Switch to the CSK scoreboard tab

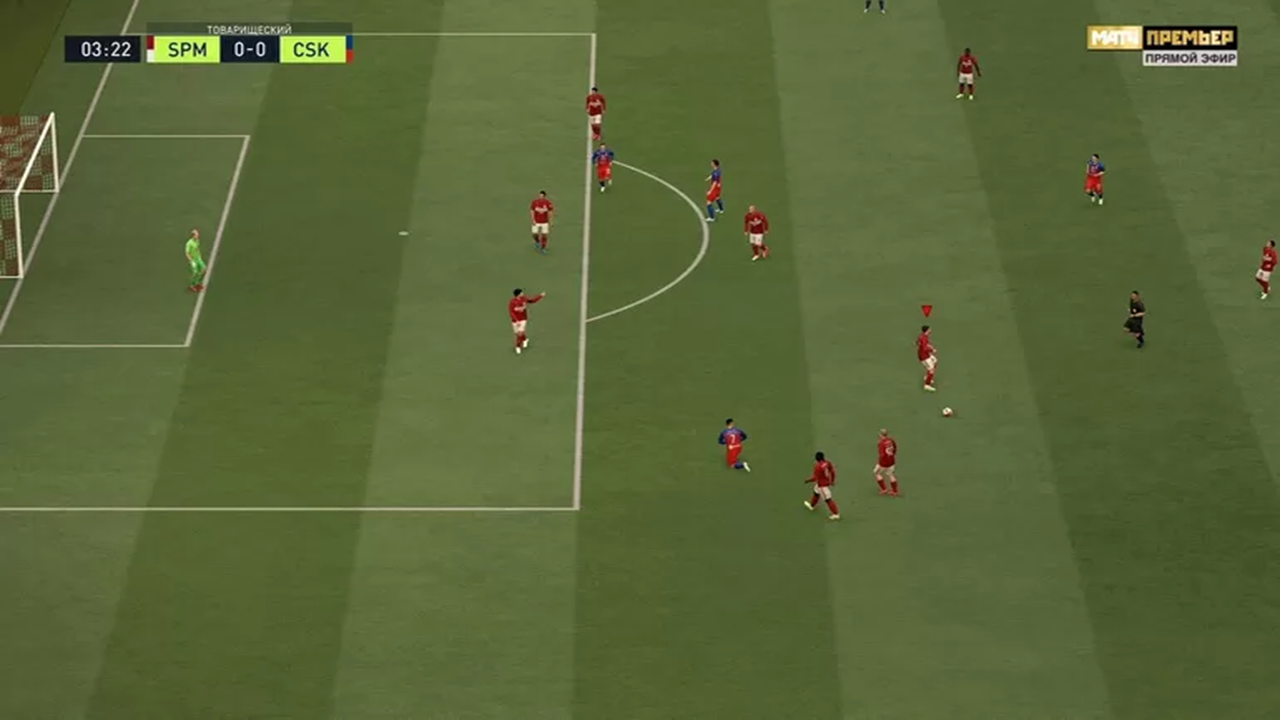[310, 50]
